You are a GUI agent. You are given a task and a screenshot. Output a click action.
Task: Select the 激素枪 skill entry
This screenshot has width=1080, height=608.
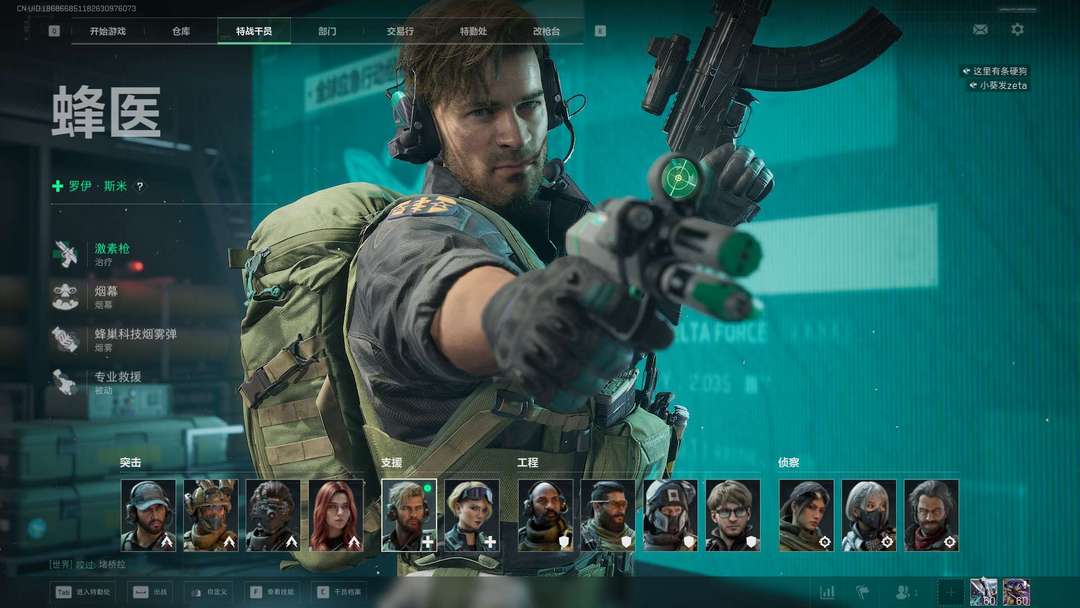point(112,253)
